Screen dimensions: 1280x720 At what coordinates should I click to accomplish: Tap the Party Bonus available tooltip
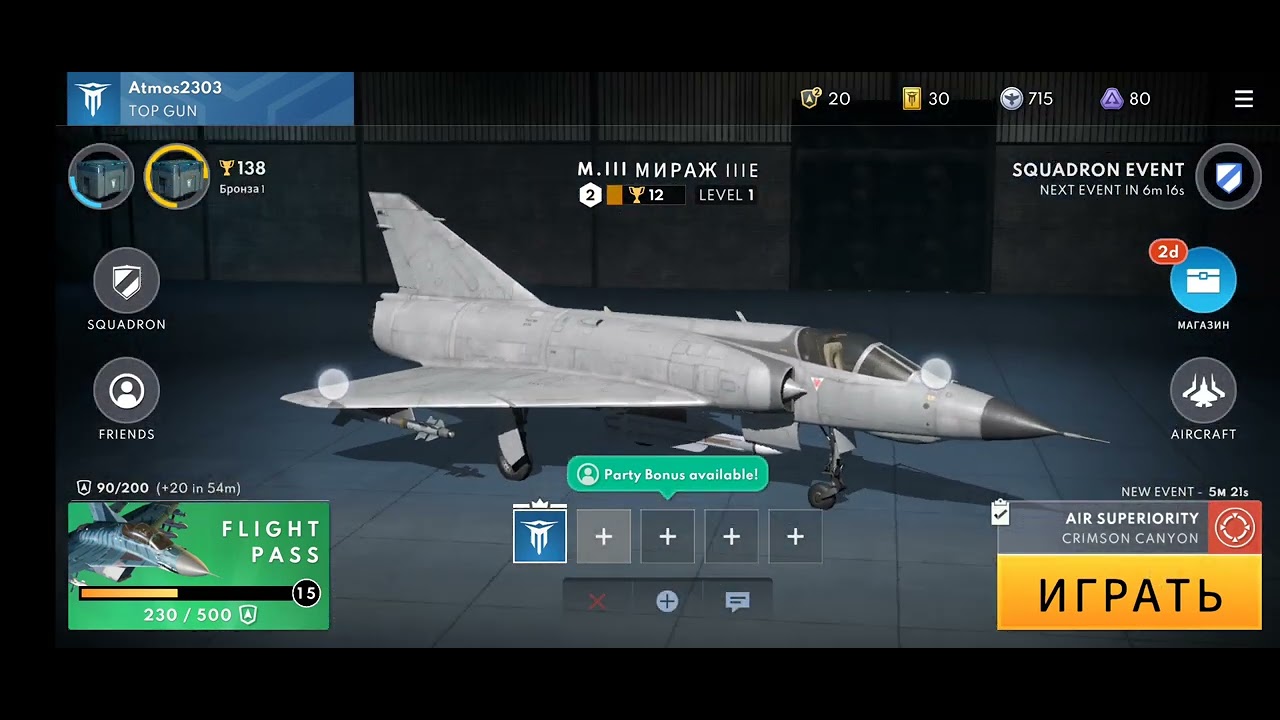668,474
